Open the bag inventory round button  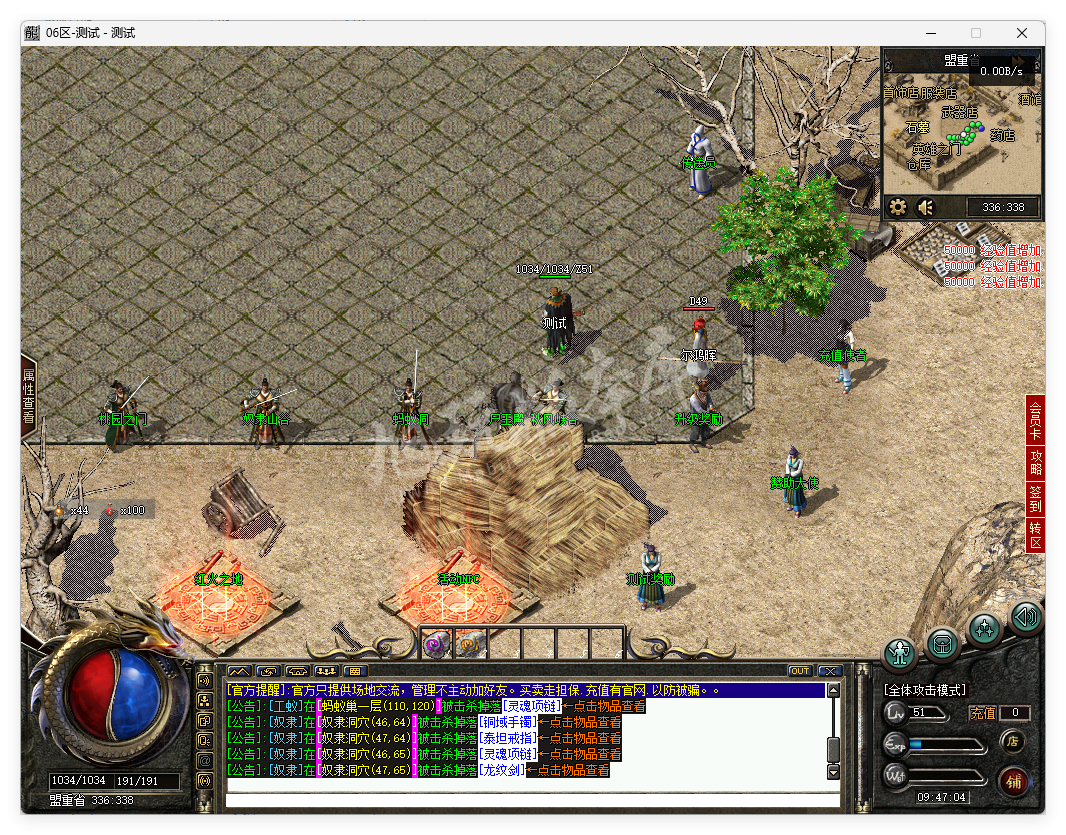pyautogui.click(x=943, y=645)
